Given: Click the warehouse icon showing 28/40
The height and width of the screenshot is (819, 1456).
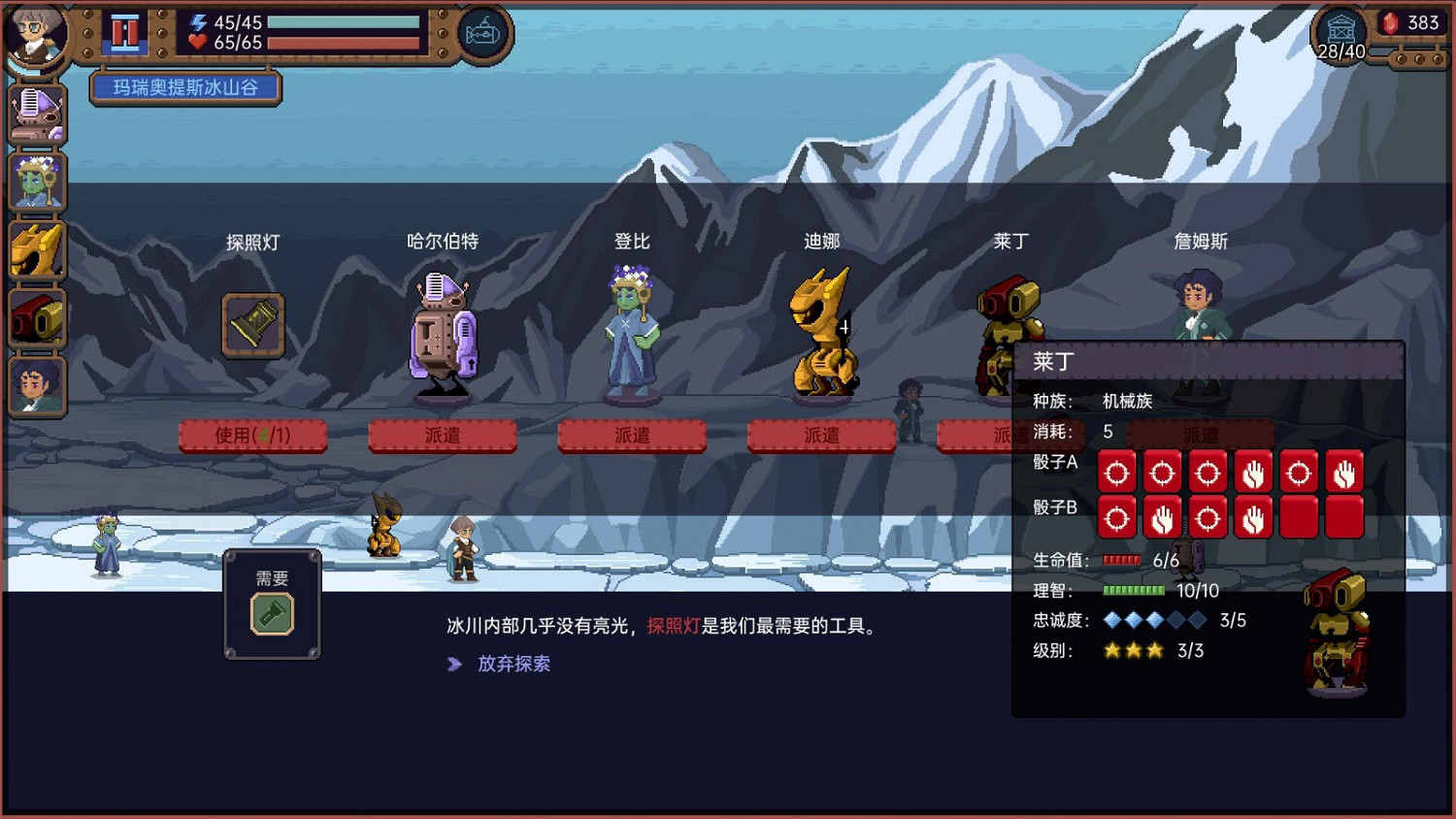Looking at the screenshot, I should [x=1340, y=29].
